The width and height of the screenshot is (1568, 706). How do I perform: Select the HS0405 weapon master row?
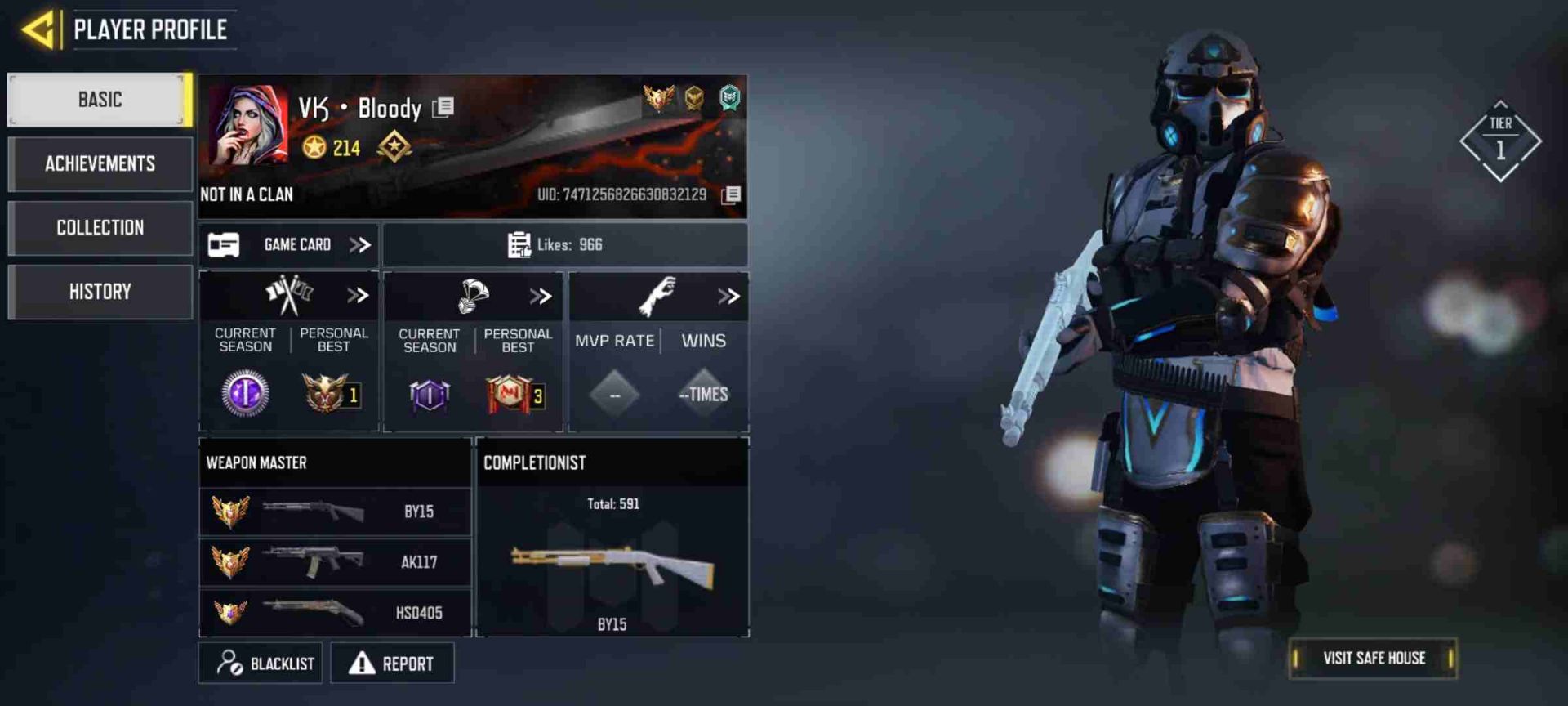pos(335,613)
